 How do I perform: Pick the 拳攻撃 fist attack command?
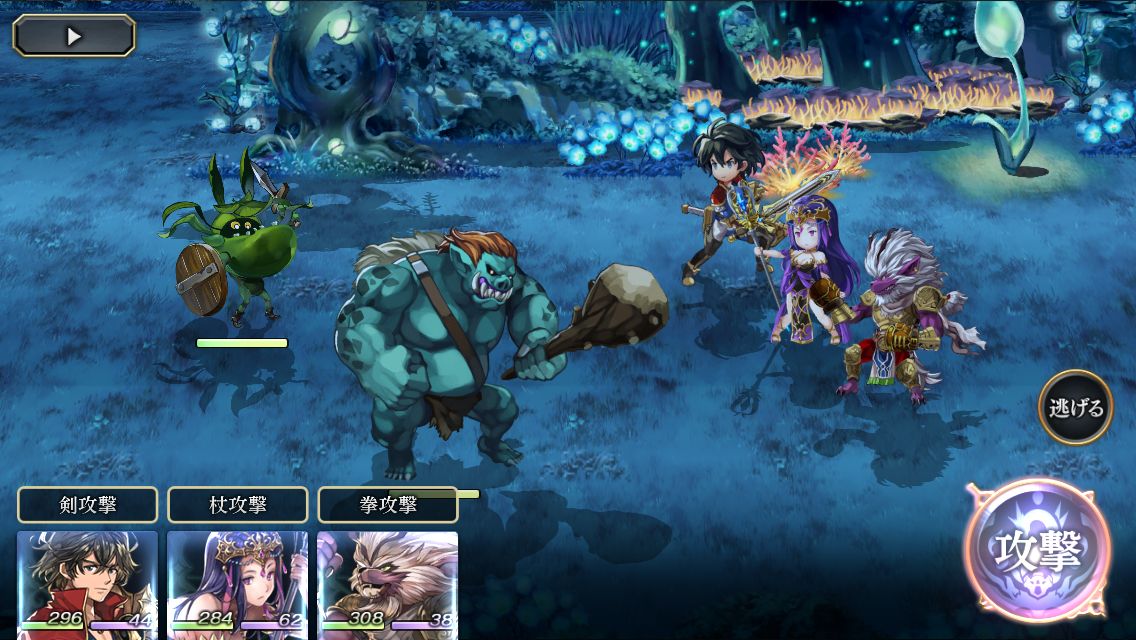(x=388, y=505)
